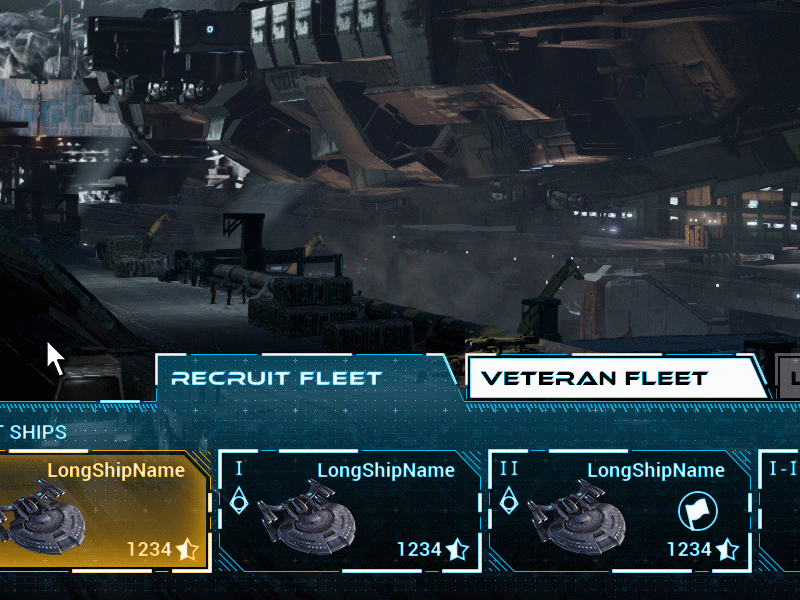Image resolution: width=800 pixels, height=600 pixels.
Task: Click the flag icon on the tier II ship
Action: [x=697, y=512]
